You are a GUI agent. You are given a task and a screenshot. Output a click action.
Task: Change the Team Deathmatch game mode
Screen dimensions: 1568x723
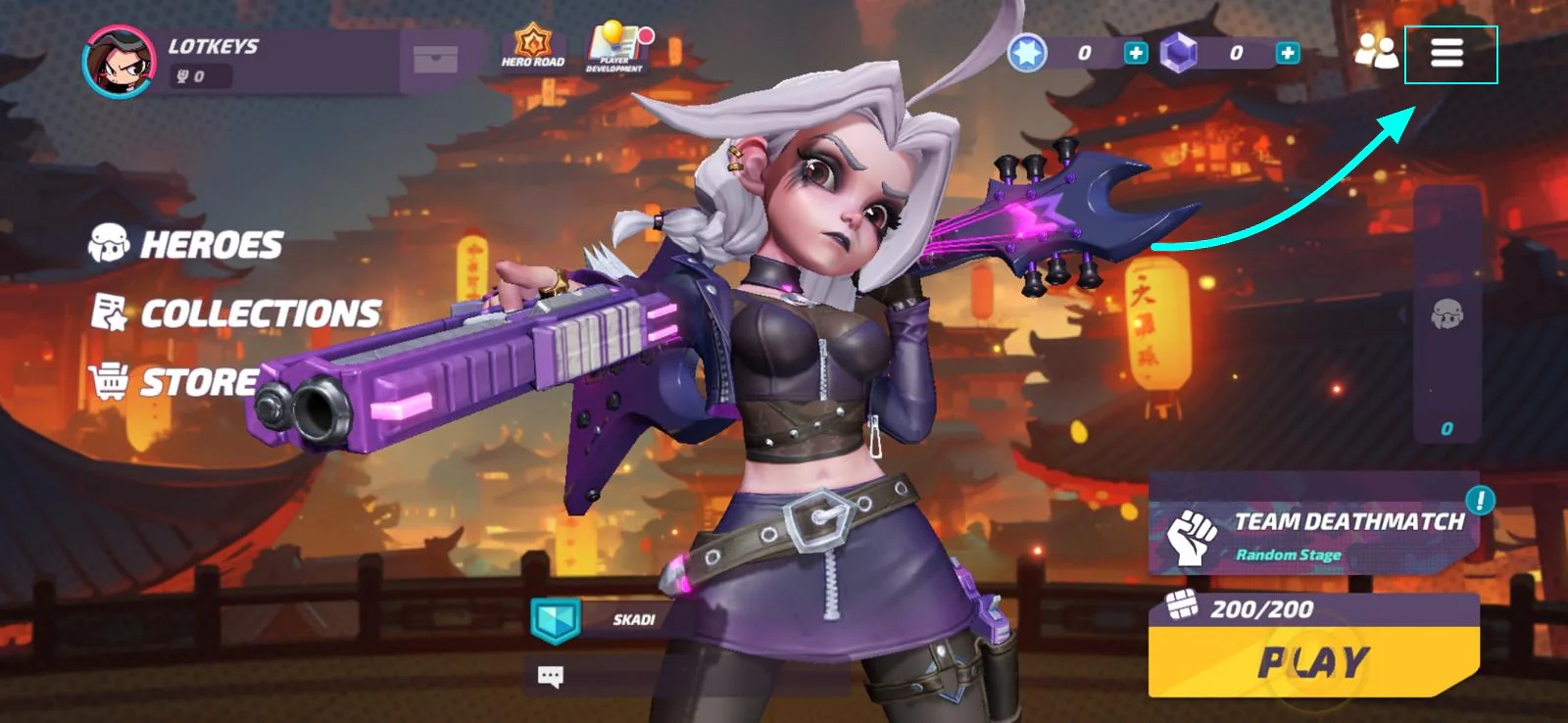[1313, 535]
